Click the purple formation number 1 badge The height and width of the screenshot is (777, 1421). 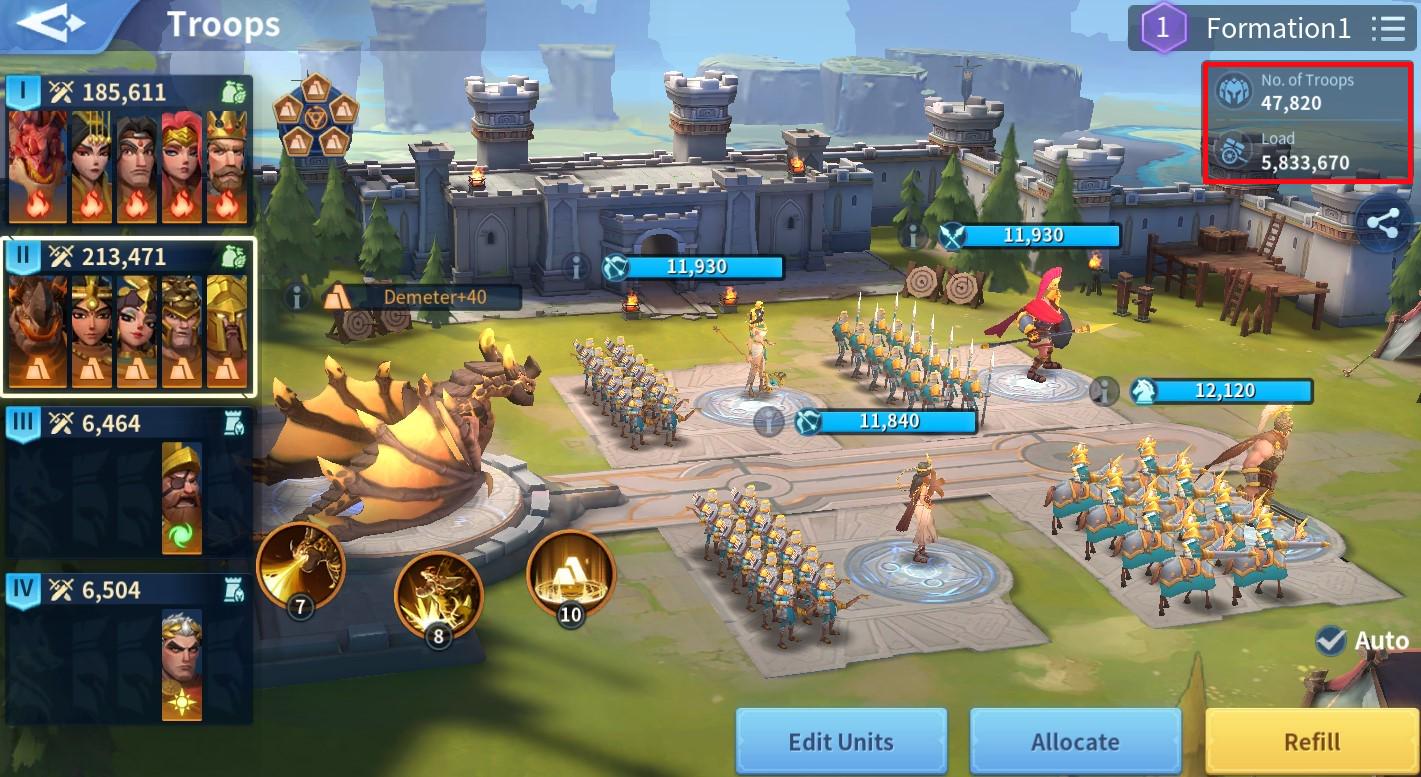1162,28
